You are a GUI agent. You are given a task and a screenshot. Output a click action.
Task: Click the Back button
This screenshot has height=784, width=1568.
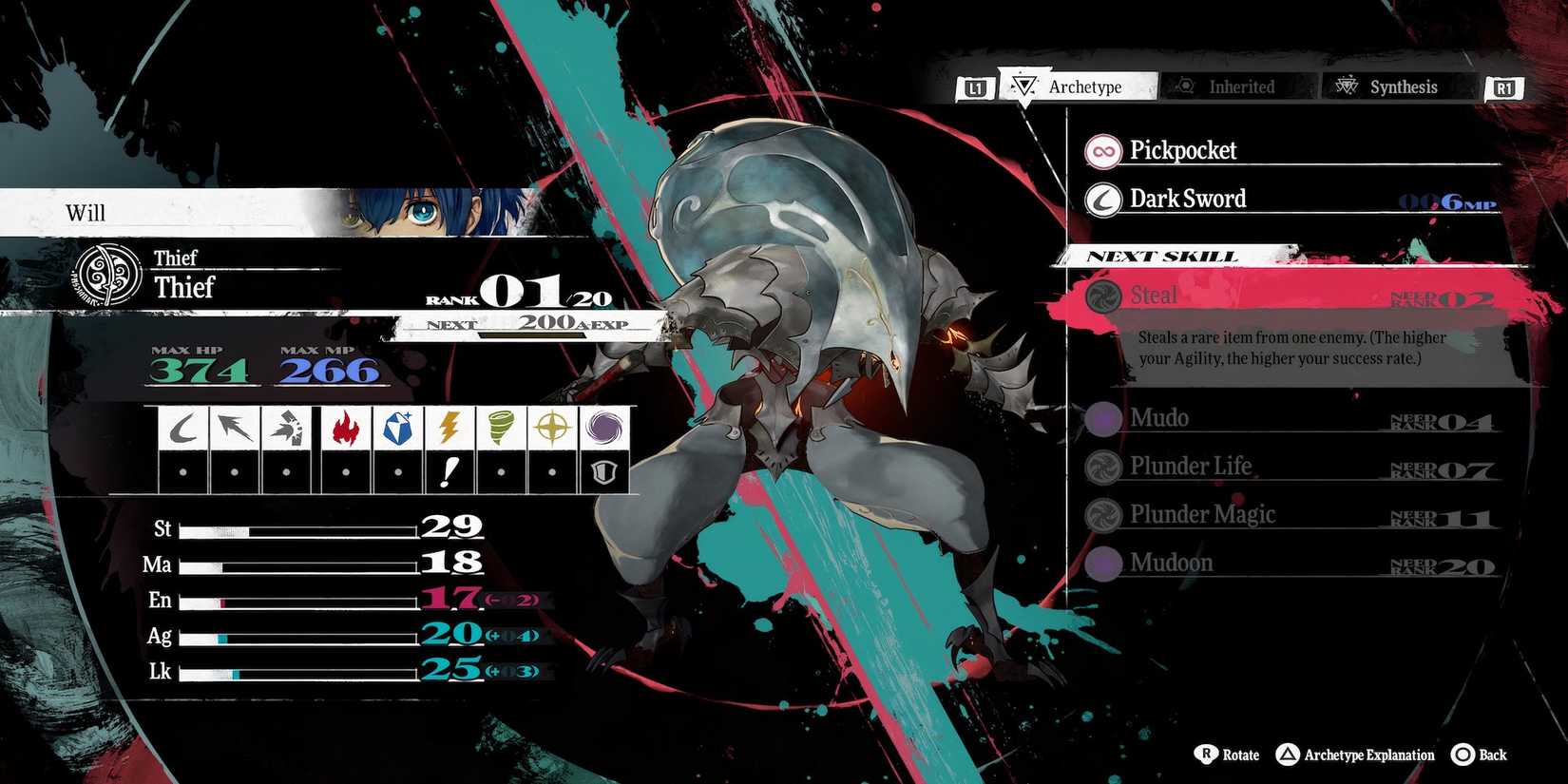pos(1478,755)
